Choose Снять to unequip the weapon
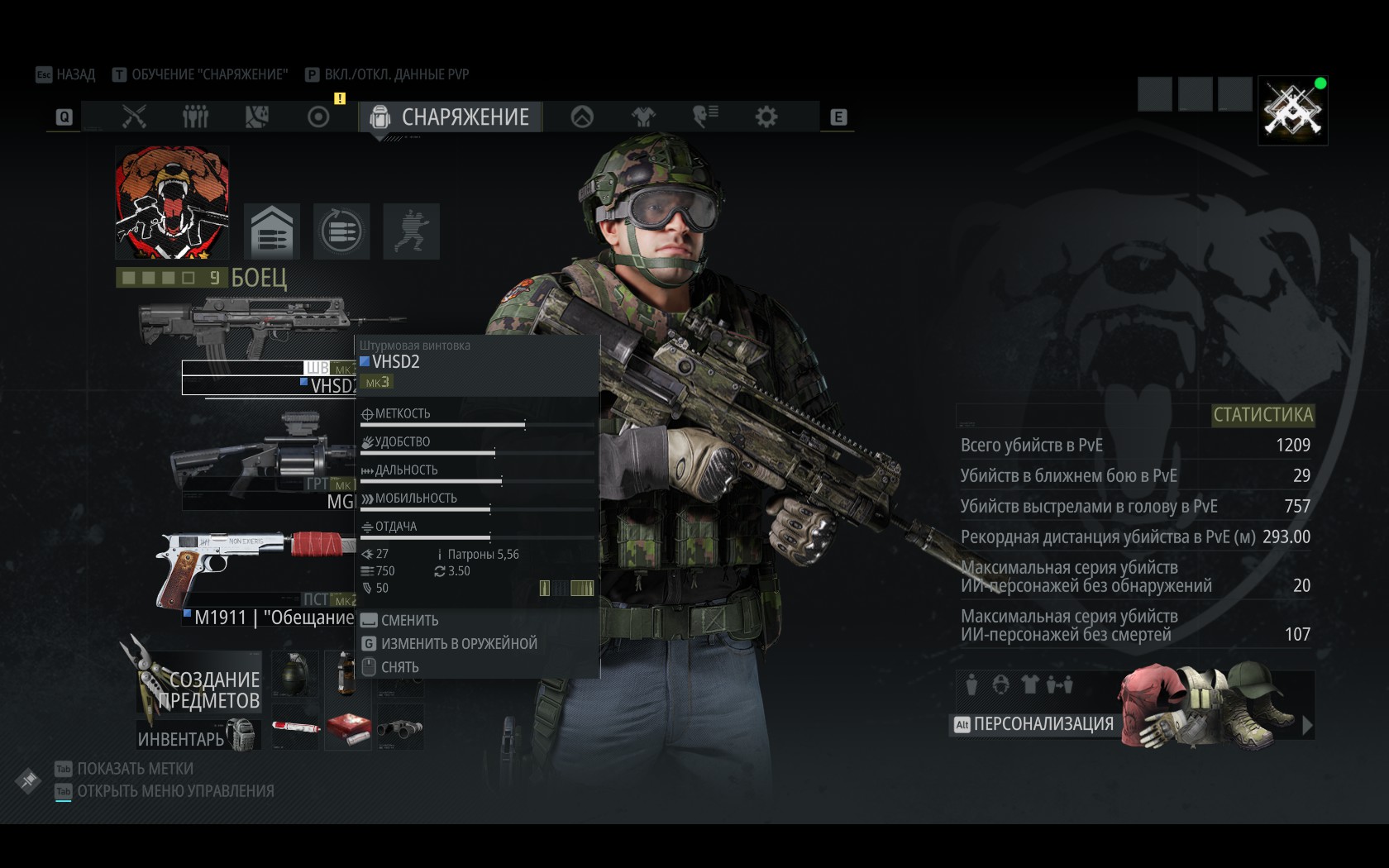The image size is (1389, 868). [399, 667]
